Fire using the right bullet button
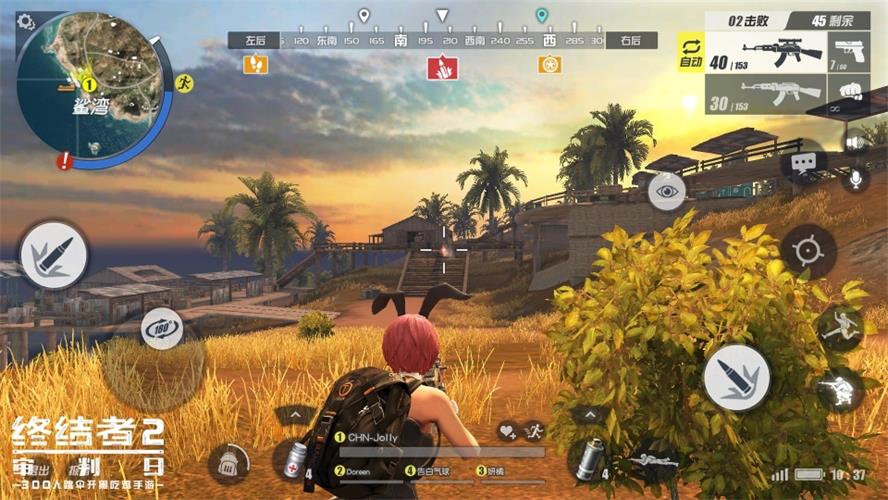The image size is (888, 500). (736, 377)
